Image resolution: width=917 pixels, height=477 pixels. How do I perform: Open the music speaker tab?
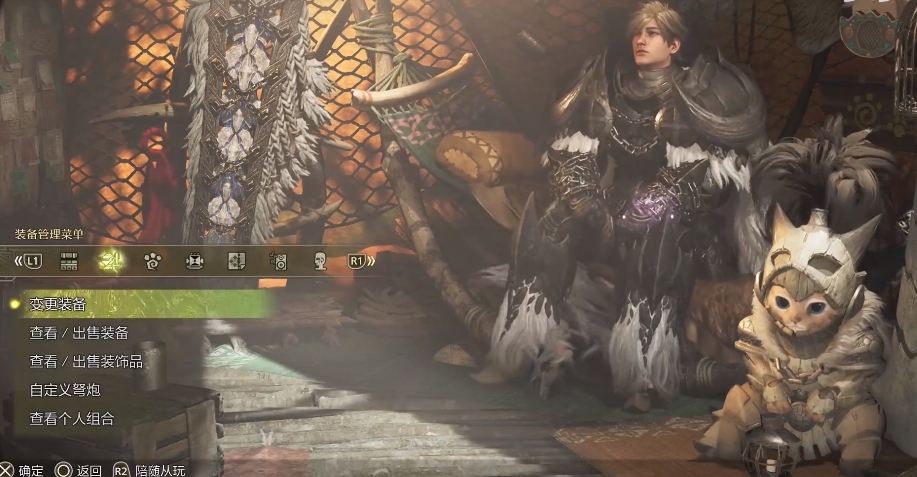pyautogui.click(x=280, y=262)
